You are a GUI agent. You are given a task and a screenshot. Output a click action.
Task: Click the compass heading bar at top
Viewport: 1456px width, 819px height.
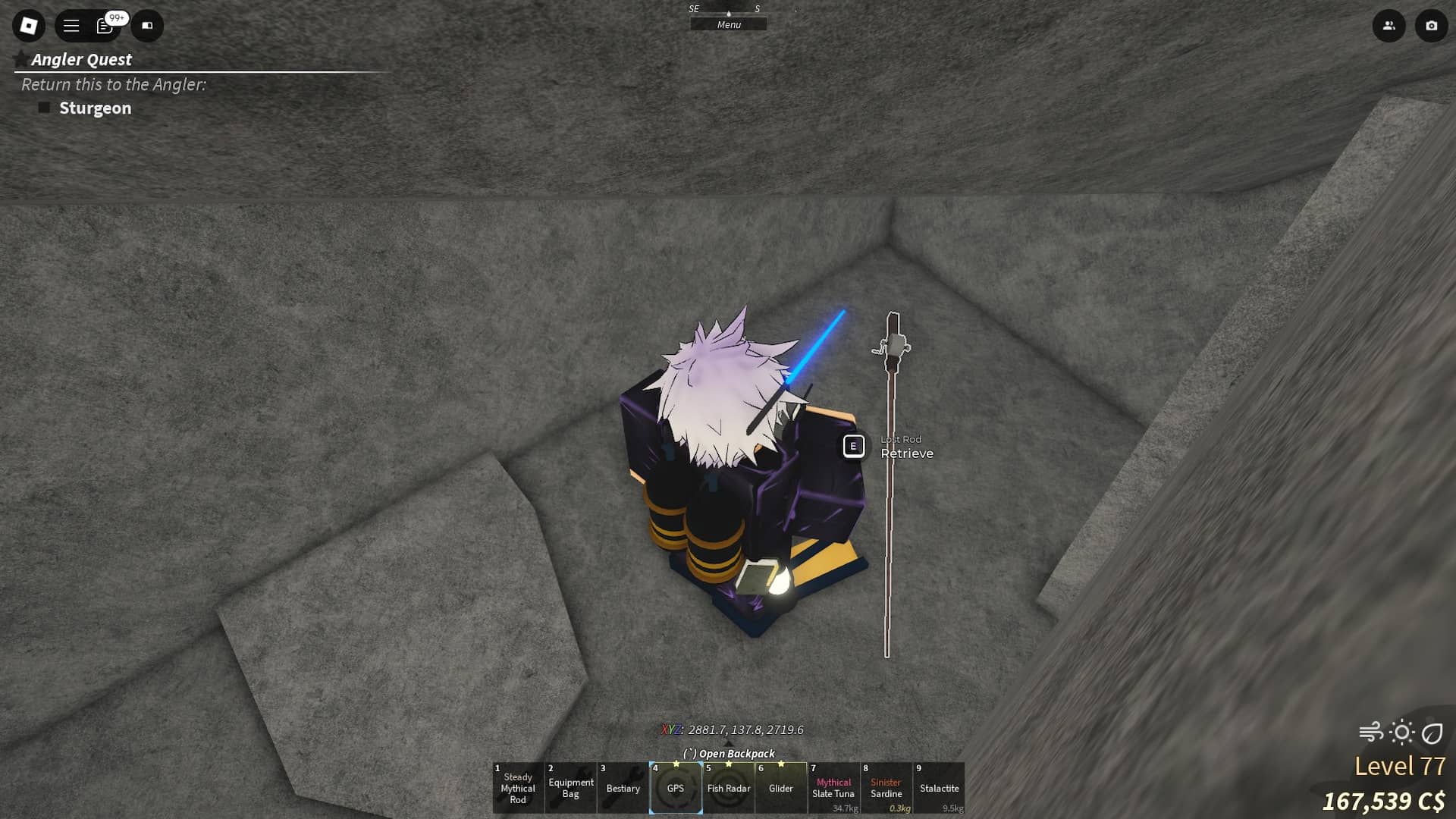tap(728, 10)
